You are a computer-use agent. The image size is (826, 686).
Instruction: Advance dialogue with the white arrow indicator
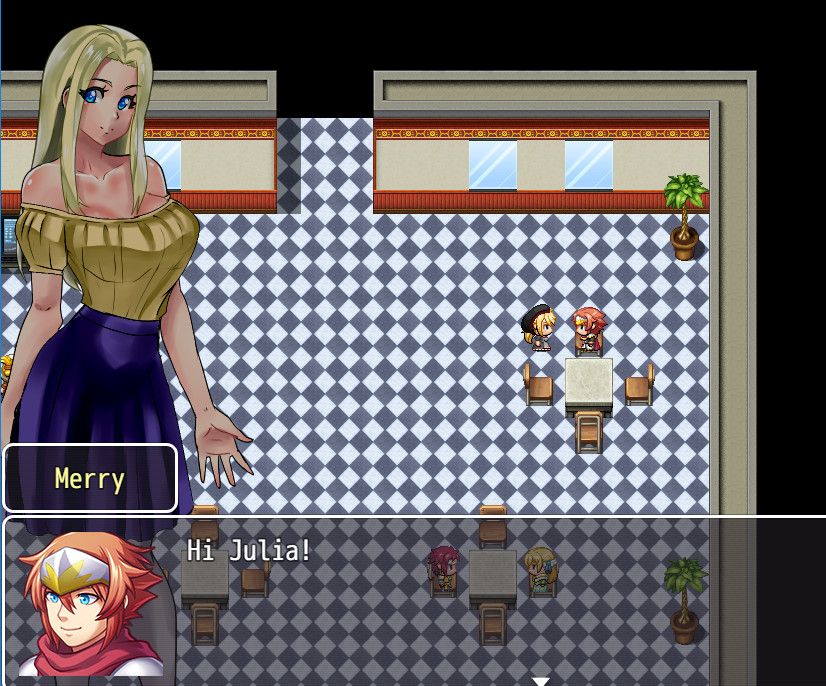[540, 680]
